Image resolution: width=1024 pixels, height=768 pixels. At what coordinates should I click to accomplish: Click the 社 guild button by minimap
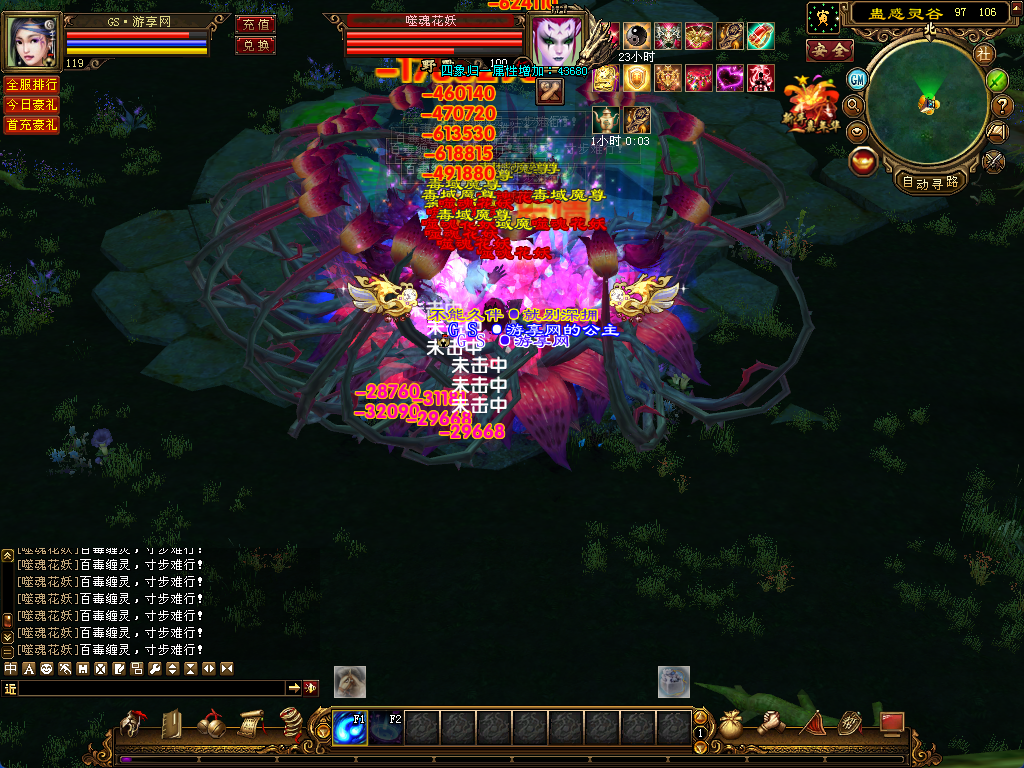984,53
